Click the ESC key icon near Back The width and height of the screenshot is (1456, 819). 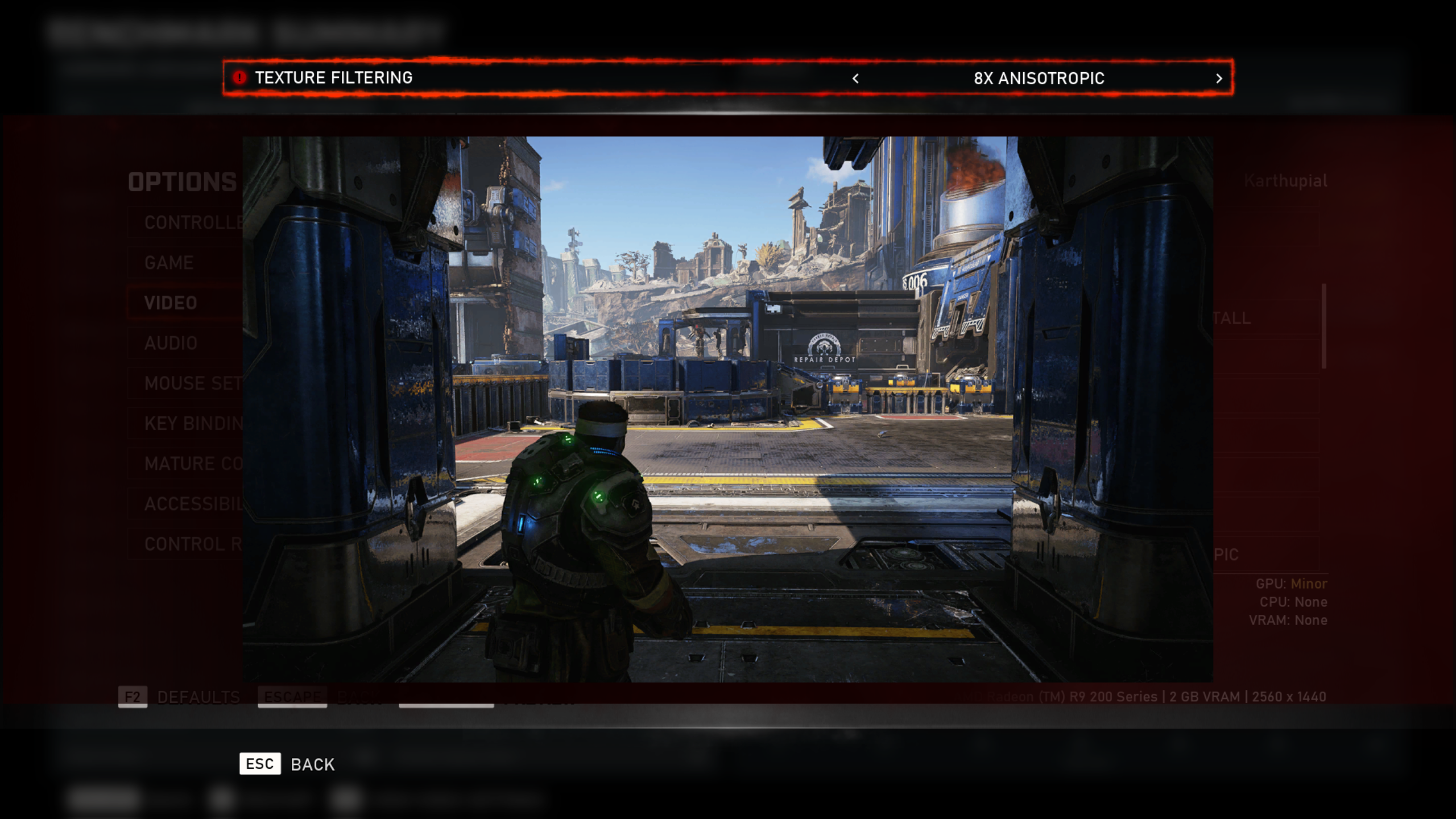pyautogui.click(x=260, y=764)
